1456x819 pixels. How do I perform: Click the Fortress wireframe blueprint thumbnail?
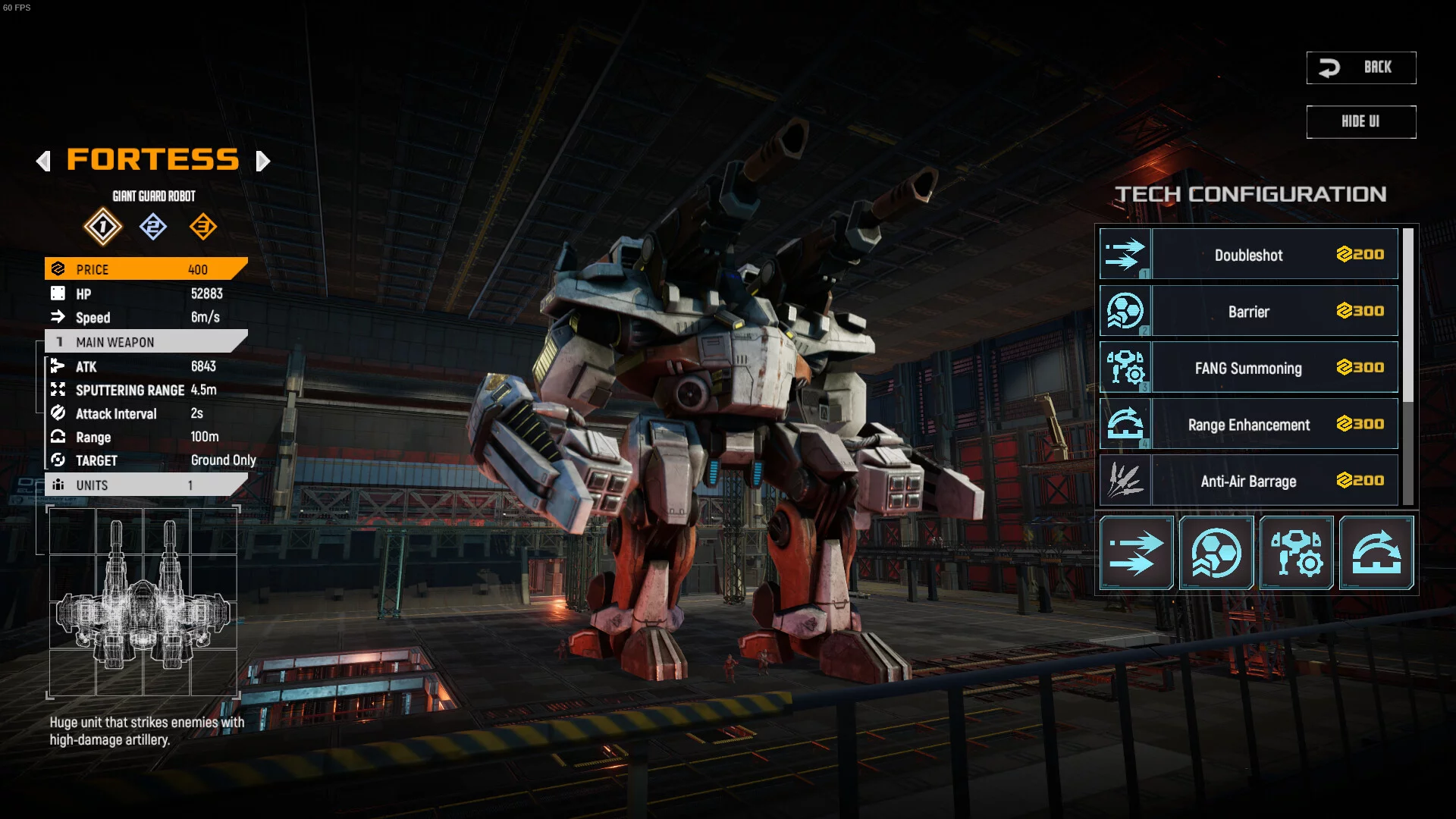[143, 601]
